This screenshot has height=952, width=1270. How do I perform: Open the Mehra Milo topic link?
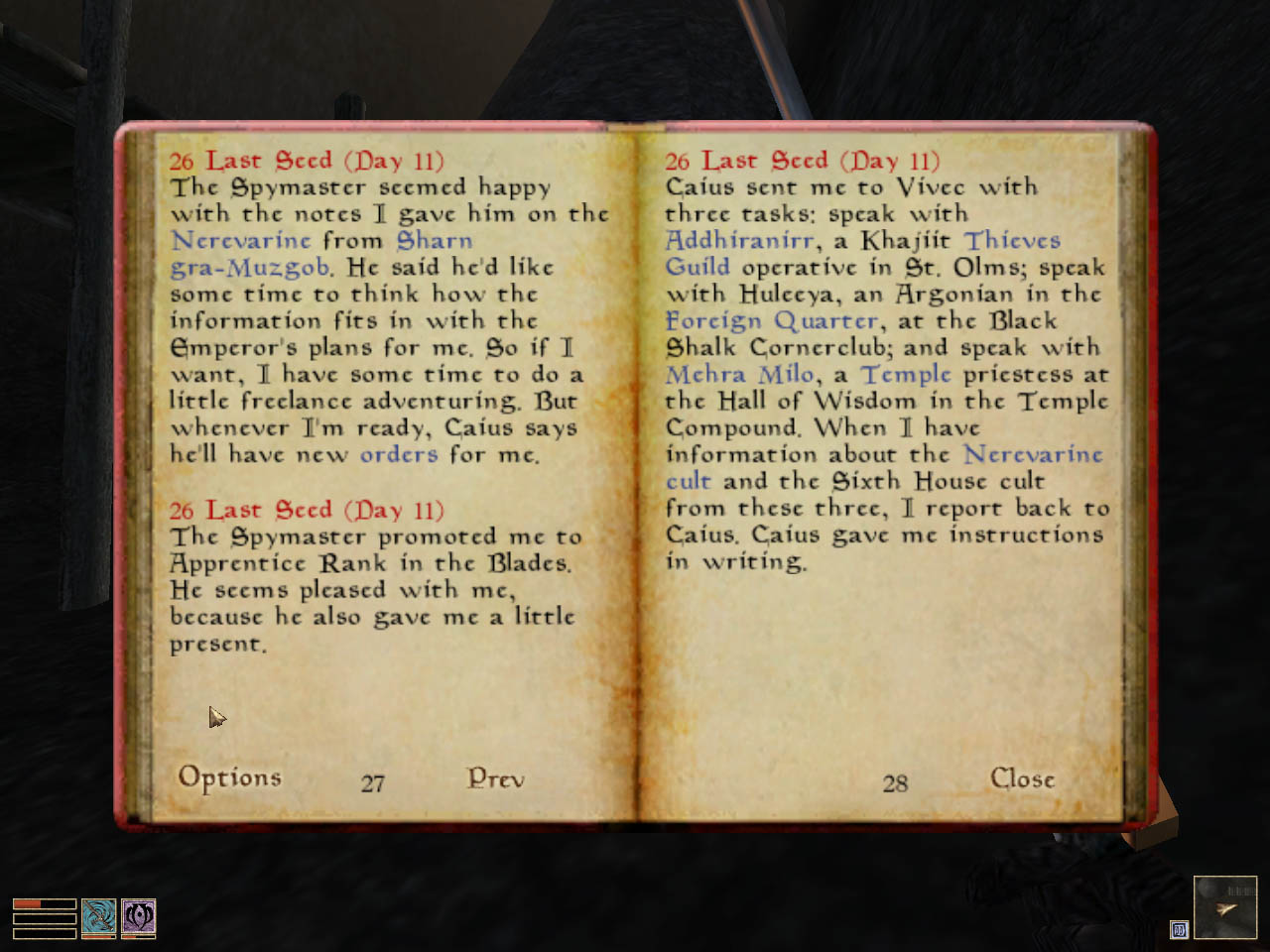pyautogui.click(x=738, y=374)
